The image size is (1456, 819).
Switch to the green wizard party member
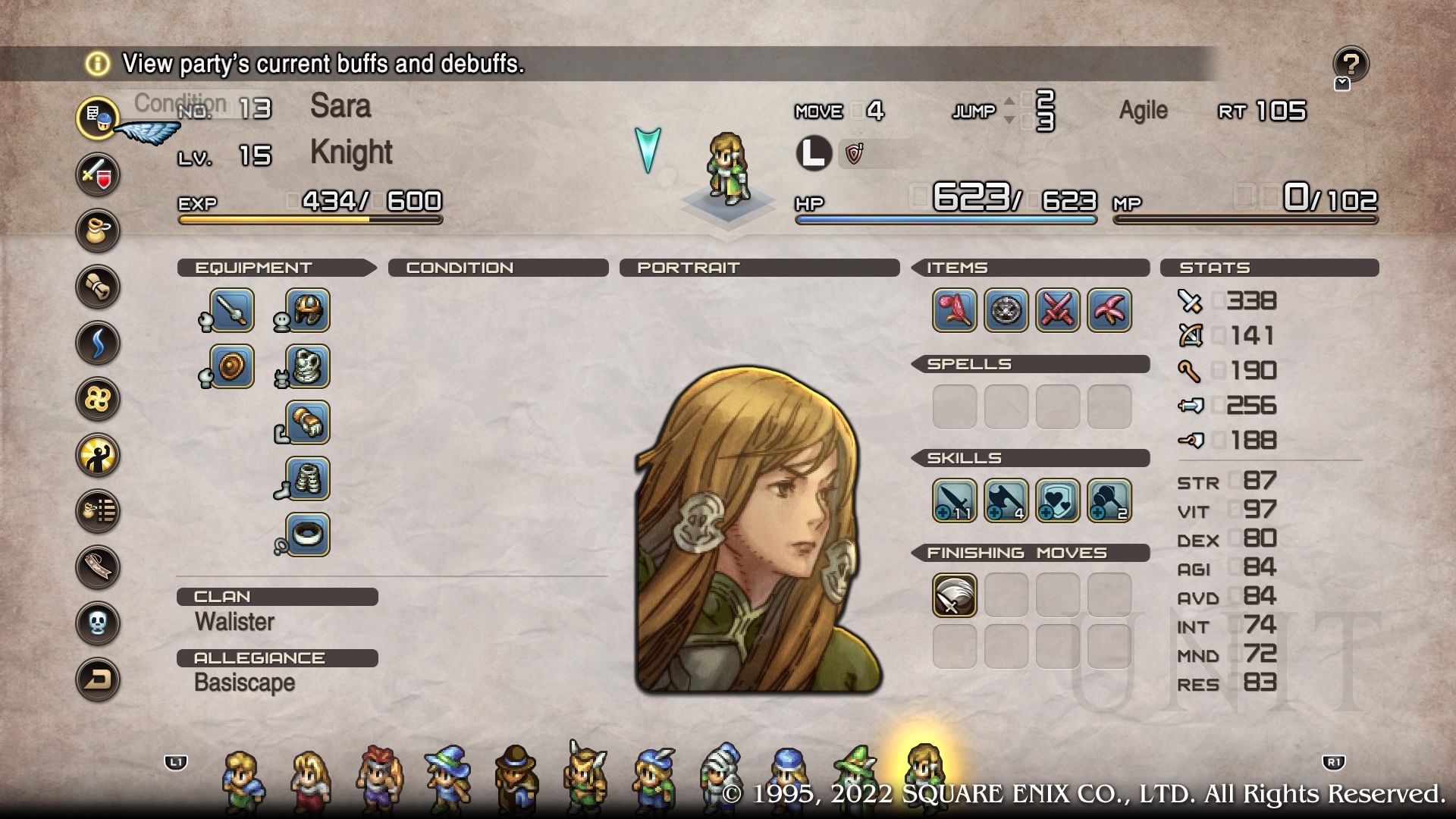855,778
